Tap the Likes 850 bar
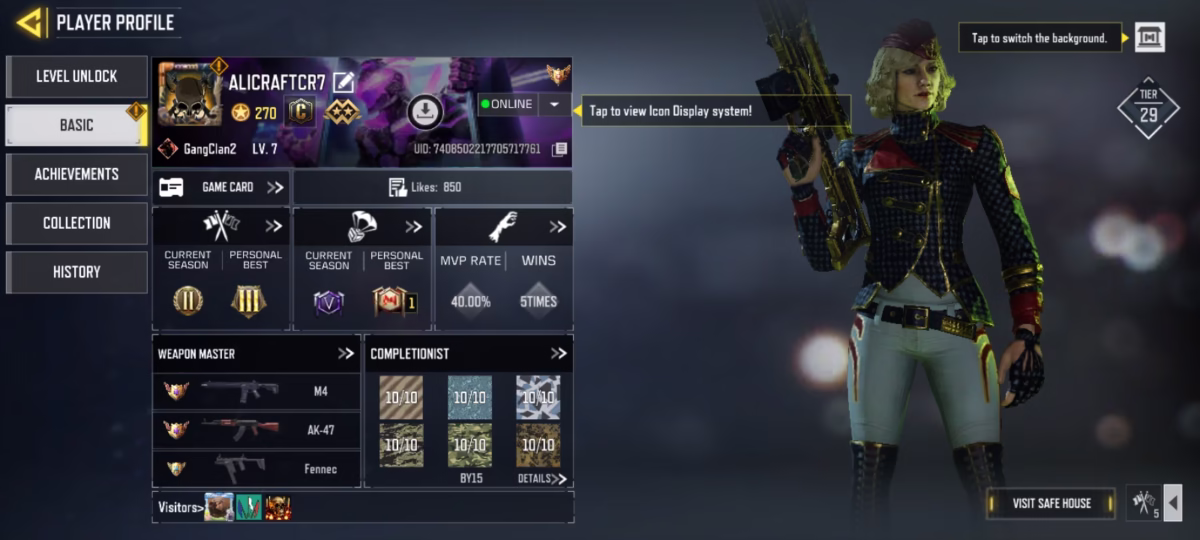The height and width of the screenshot is (540, 1200). (x=432, y=187)
